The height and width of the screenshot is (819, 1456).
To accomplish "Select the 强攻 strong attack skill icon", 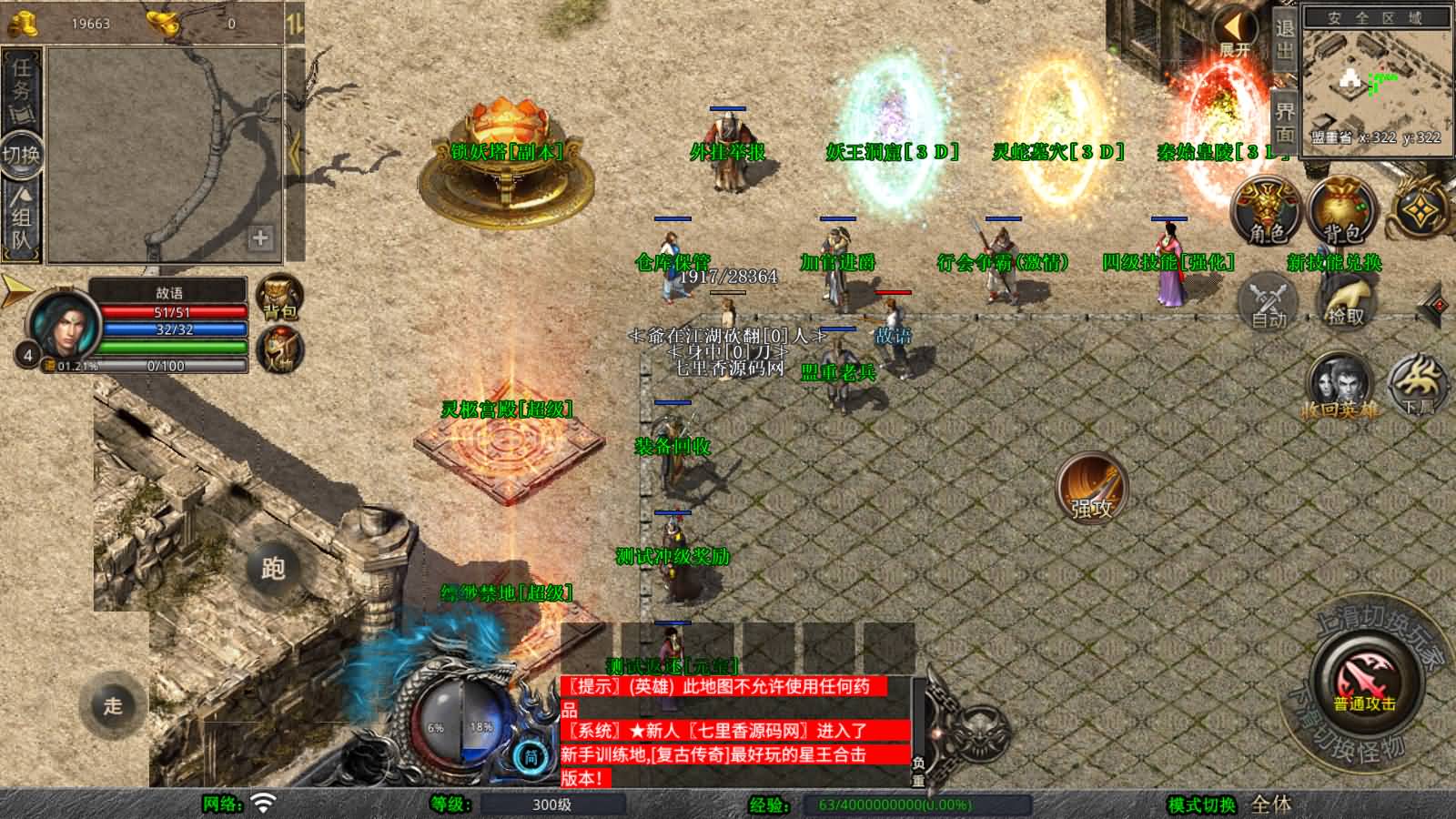I will click(1092, 489).
